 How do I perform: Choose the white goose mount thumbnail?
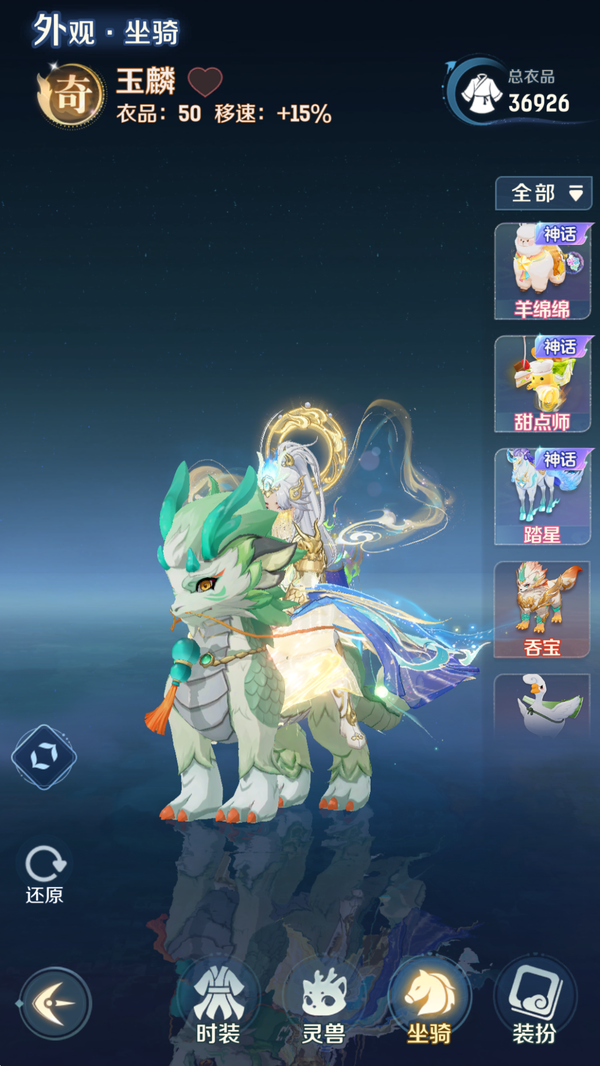point(542,705)
